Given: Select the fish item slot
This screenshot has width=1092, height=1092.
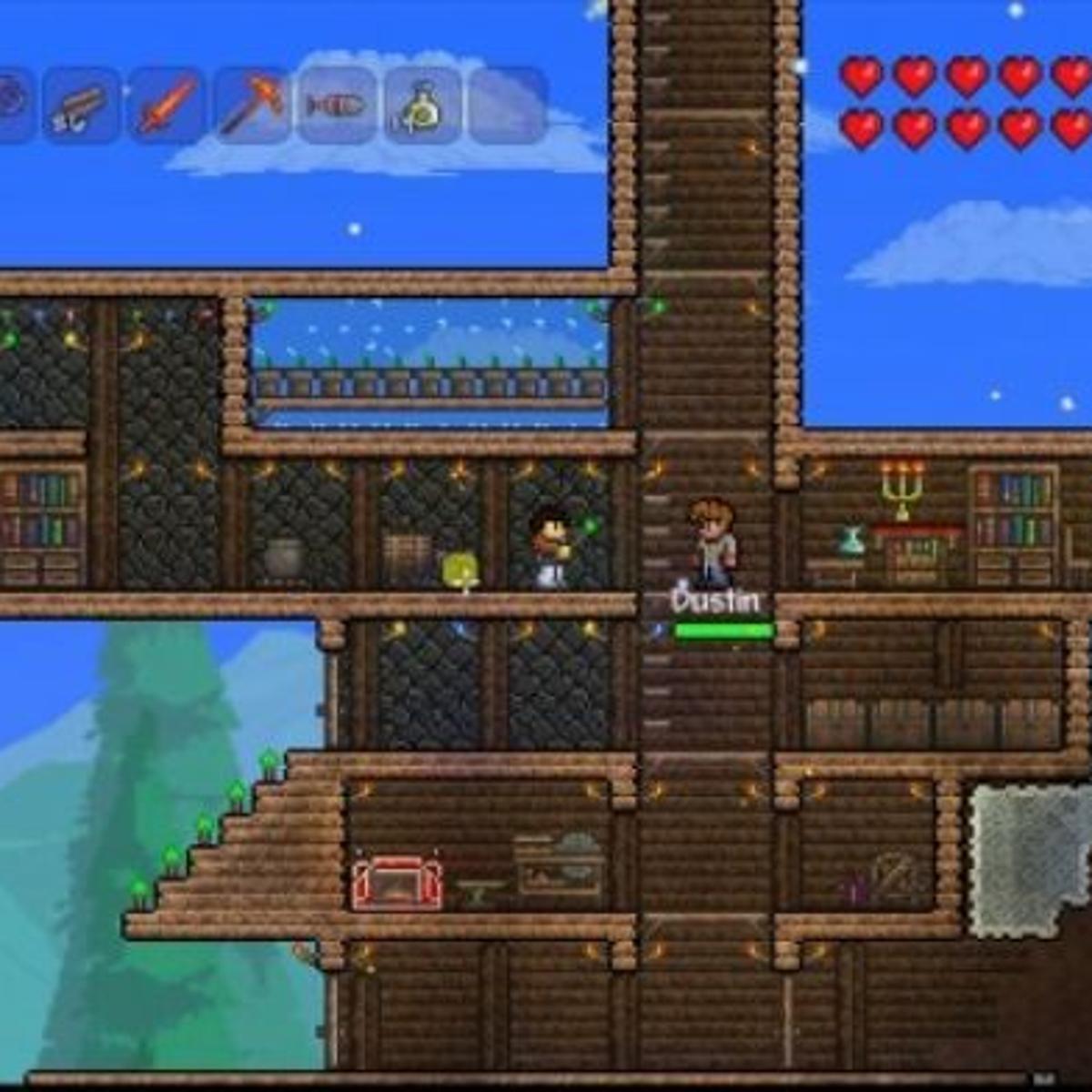Looking at the screenshot, I should click(337, 106).
